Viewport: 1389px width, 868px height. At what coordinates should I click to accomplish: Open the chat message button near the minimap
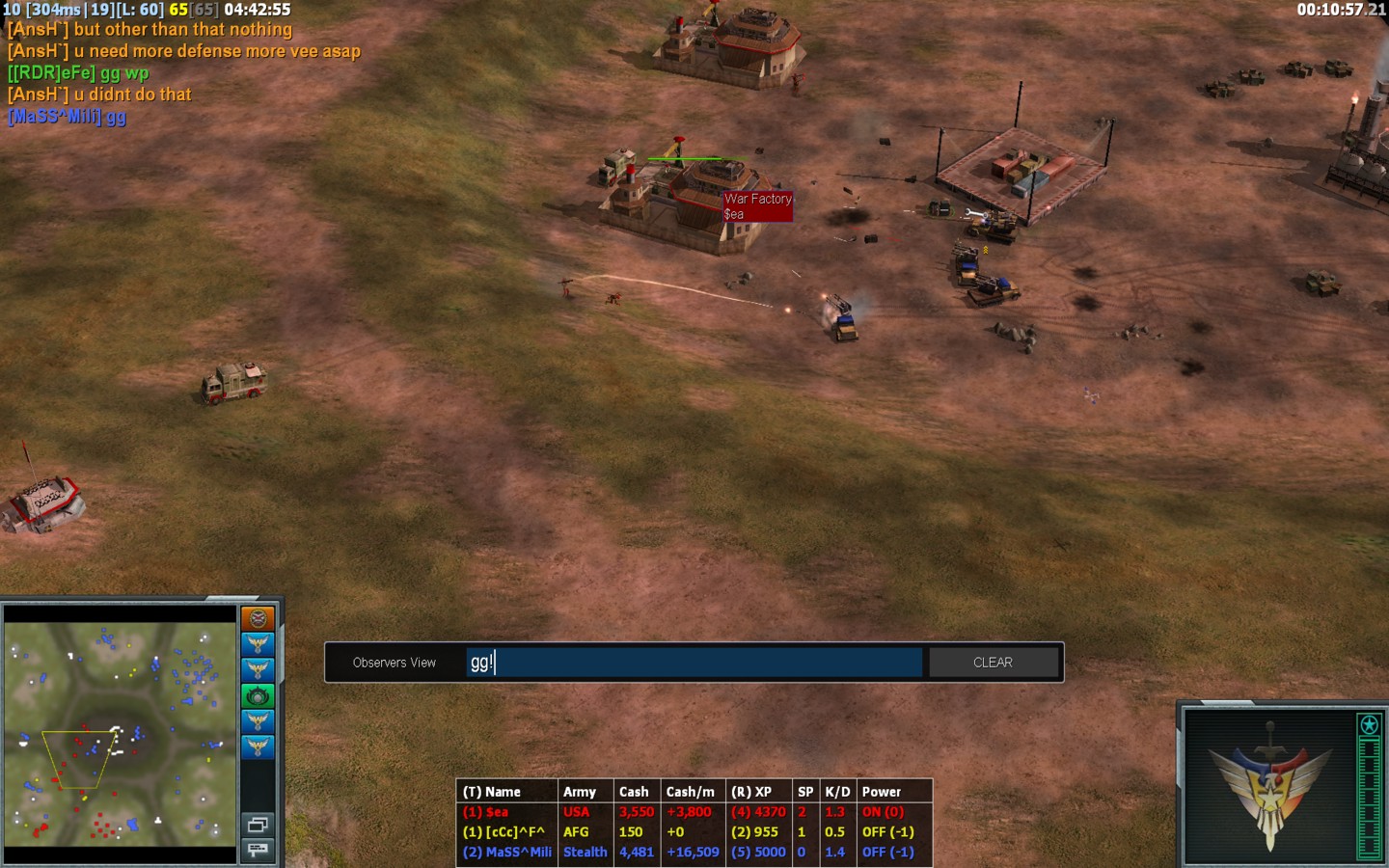[258, 850]
